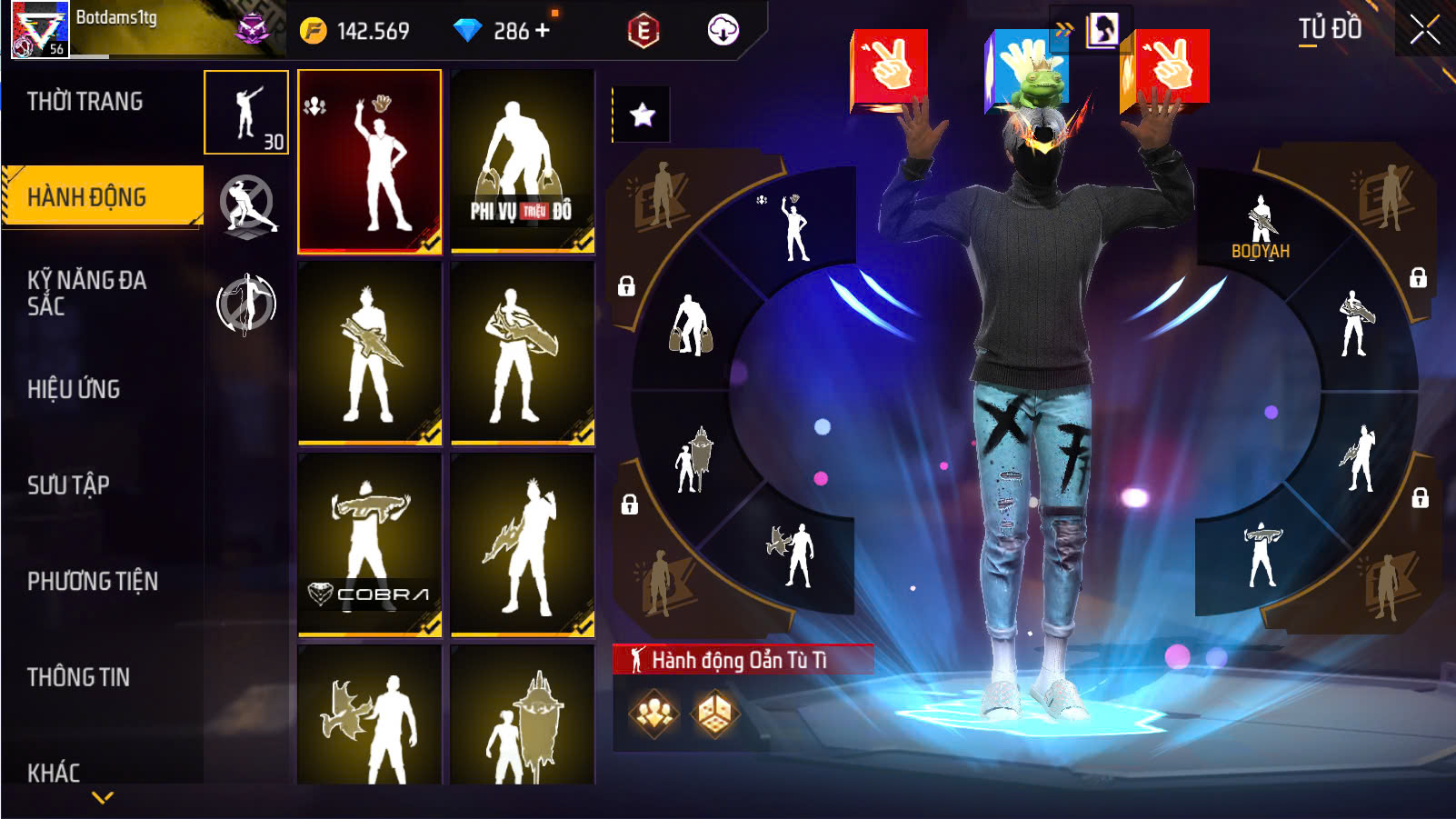This screenshot has width=1456, height=819.
Task: Click the Booyah emote wheel slot
Action: [x=1261, y=226]
